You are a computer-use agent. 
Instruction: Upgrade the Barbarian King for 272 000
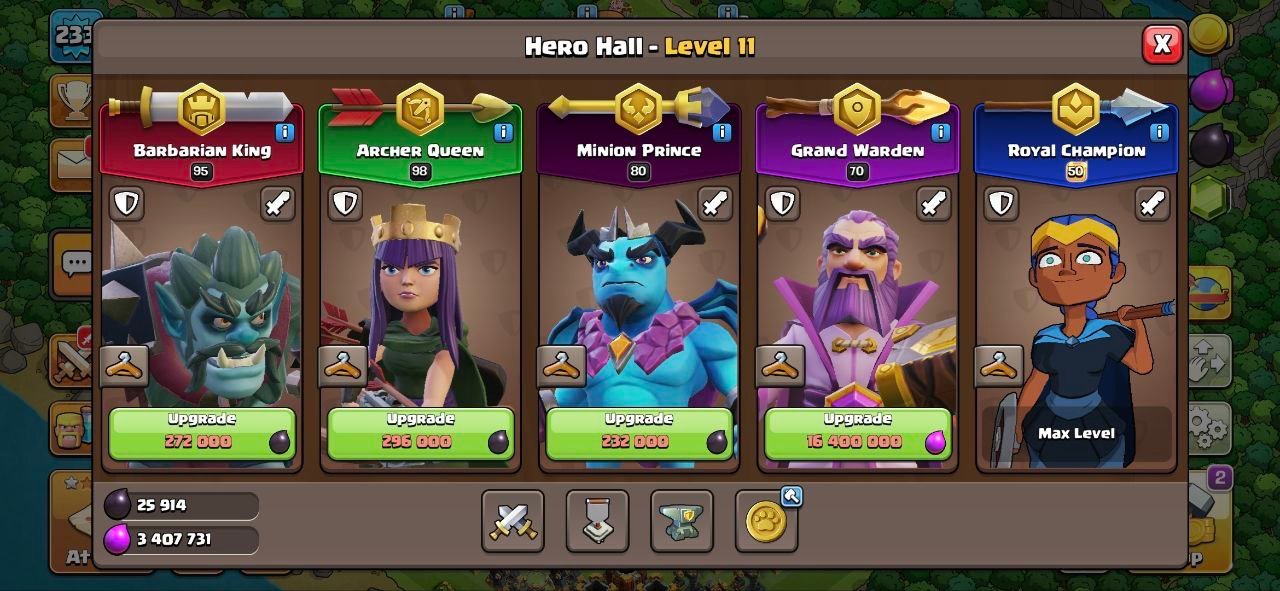[x=201, y=433]
